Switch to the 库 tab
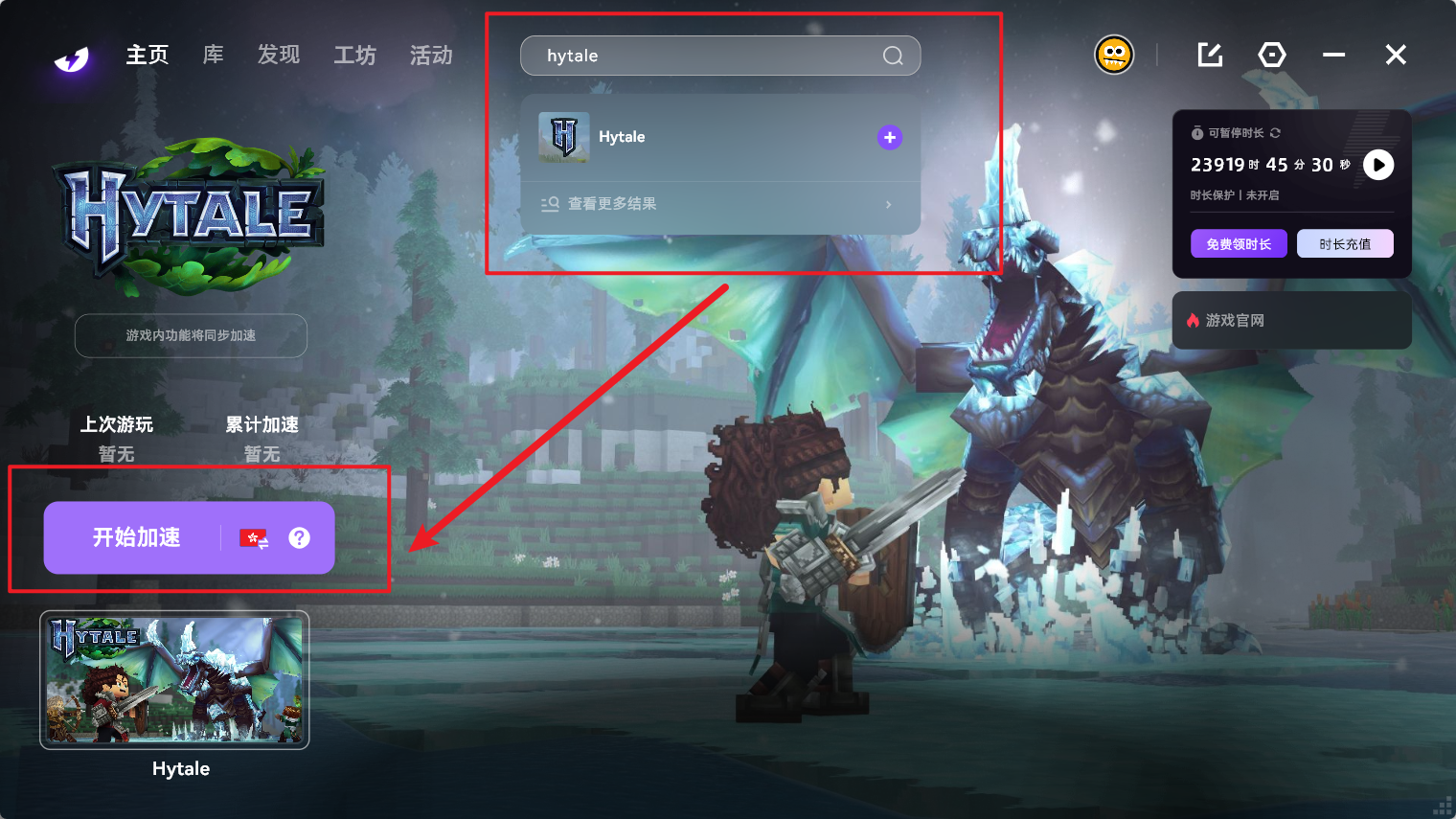 tap(213, 55)
